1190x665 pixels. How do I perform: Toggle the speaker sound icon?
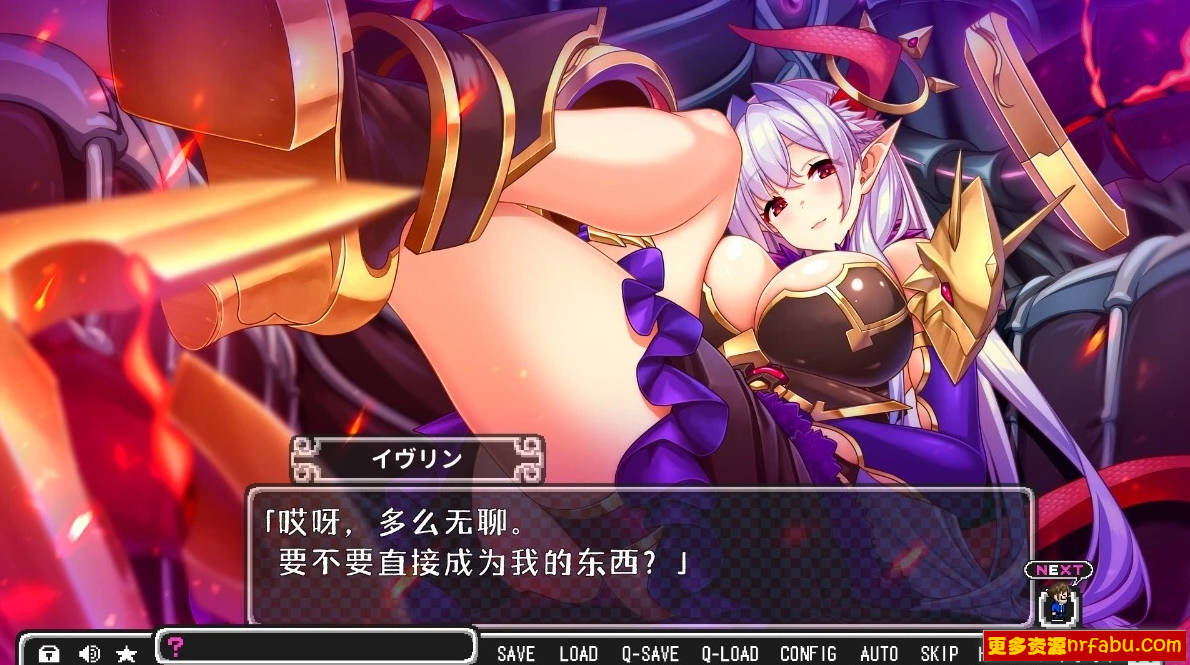pos(89,654)
